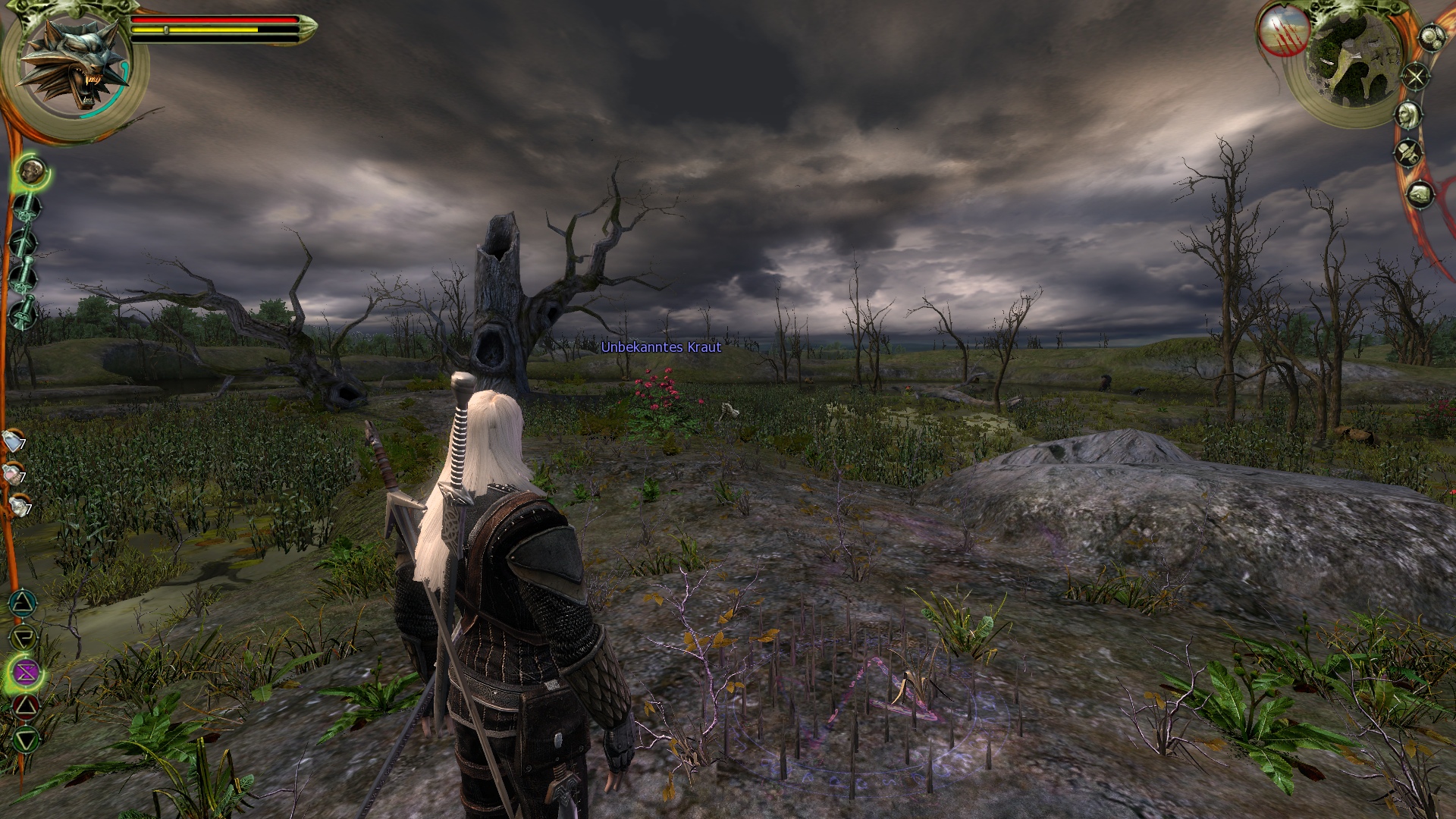Click the glowing purple Yrden sign
This screenshot has height=819, width=1456.
tap(25, 672)
